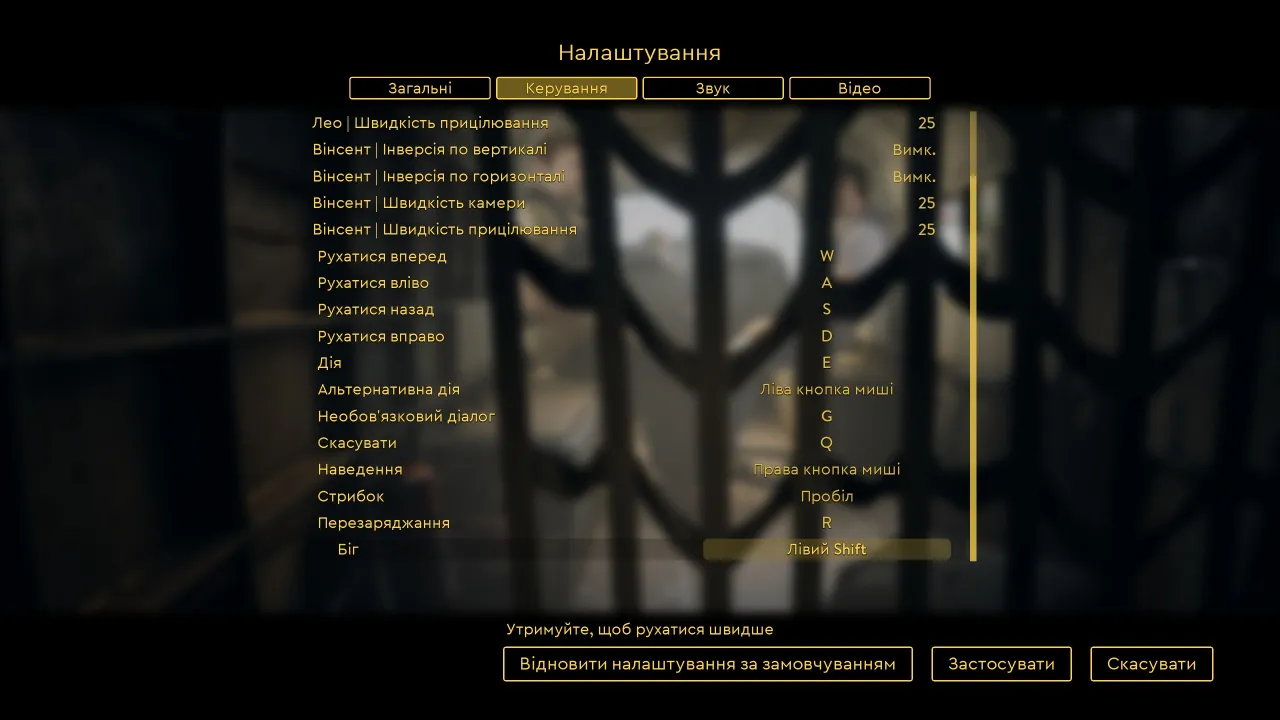Open the Керування settings tab
Image resolution: width=1280 pixels, height=720 pixels.
coord(566,88)
